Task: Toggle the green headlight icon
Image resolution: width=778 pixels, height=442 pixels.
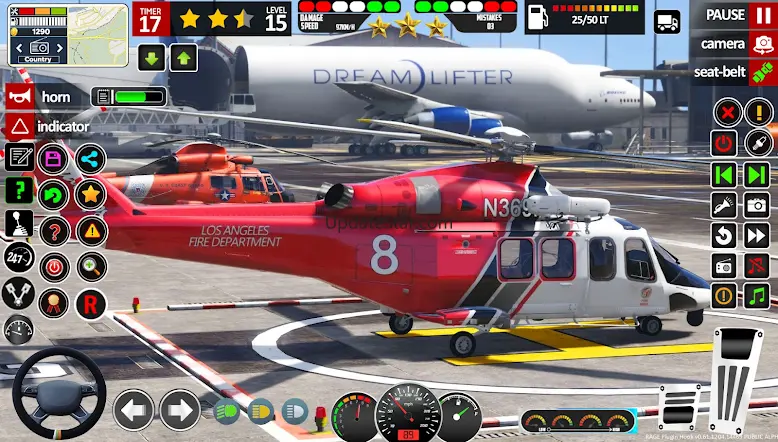Action: 228,410
